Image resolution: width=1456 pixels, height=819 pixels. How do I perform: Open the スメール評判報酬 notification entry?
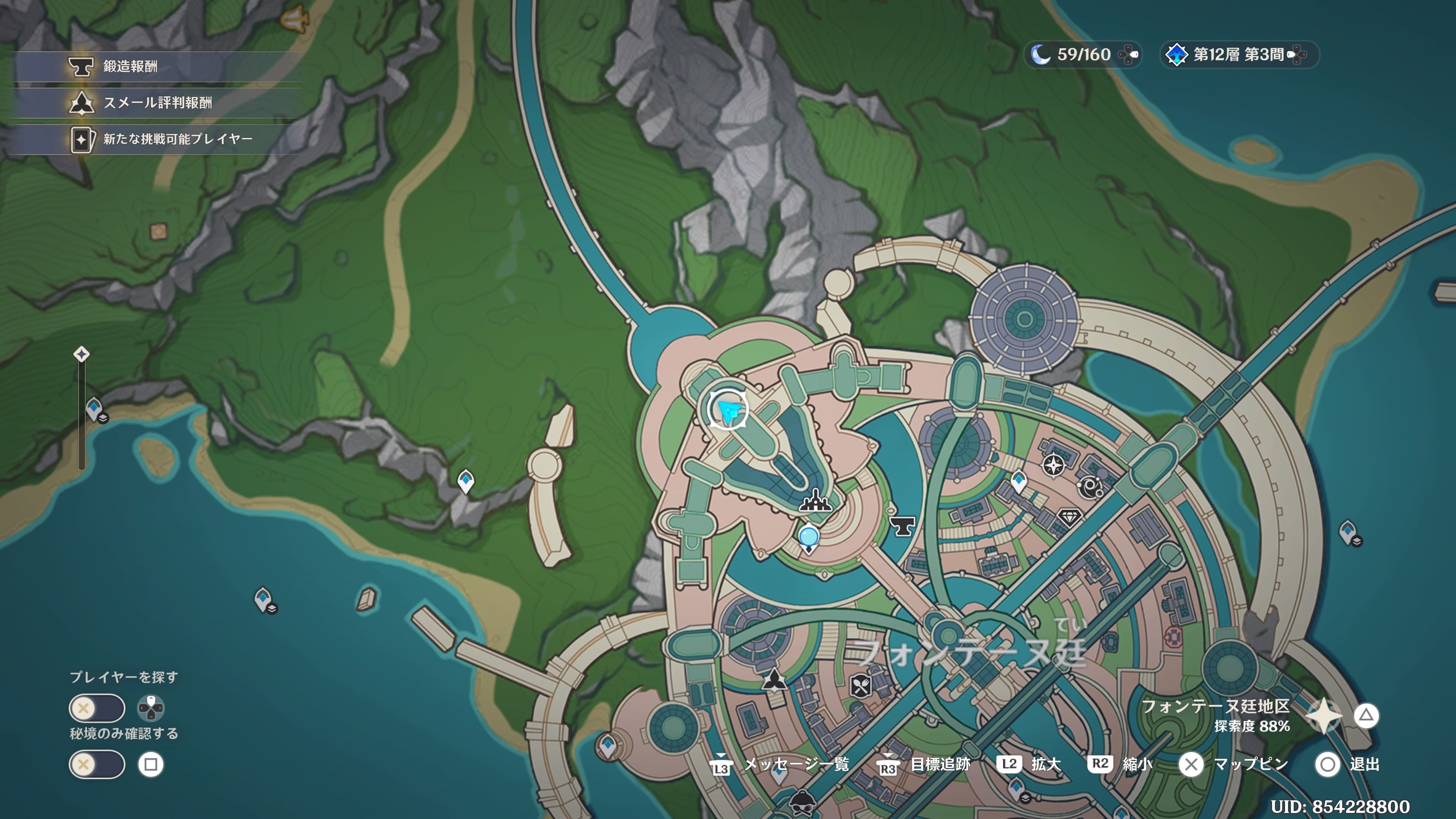click(x=157, y=103)
